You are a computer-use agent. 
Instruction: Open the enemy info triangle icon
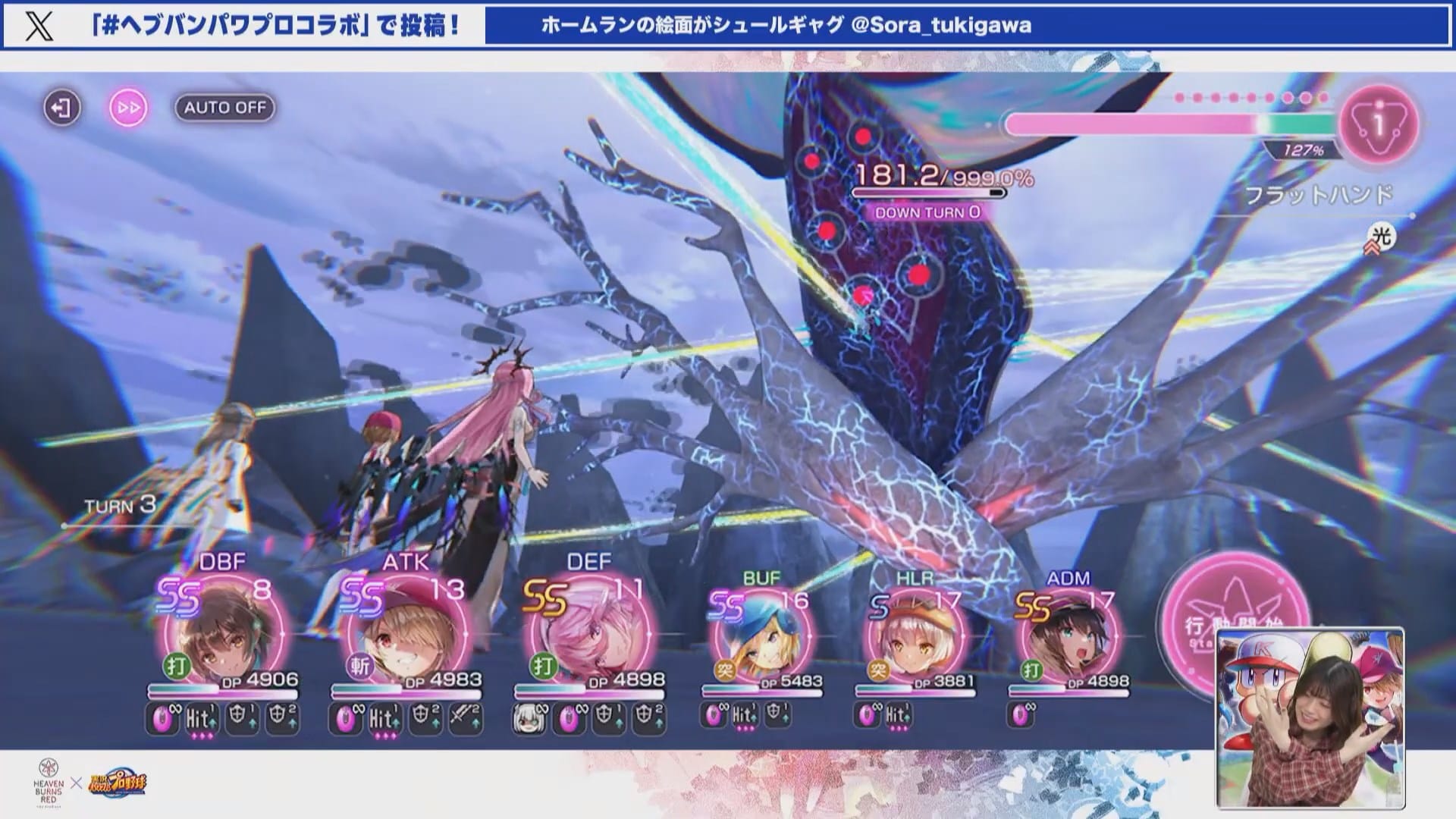[1379, 124]
